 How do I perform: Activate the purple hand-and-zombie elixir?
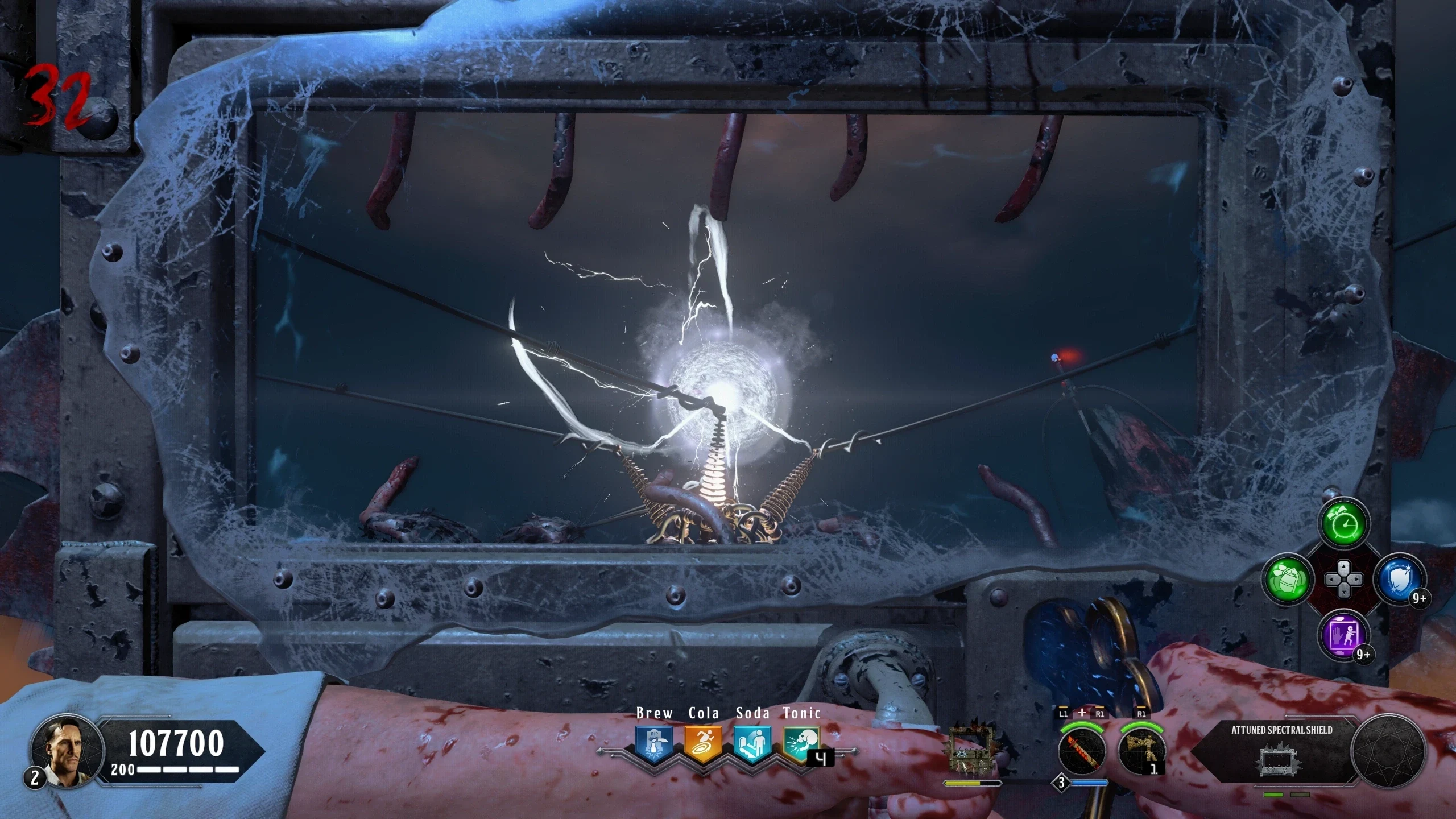pyautogui.click(x=1344, y=635)
